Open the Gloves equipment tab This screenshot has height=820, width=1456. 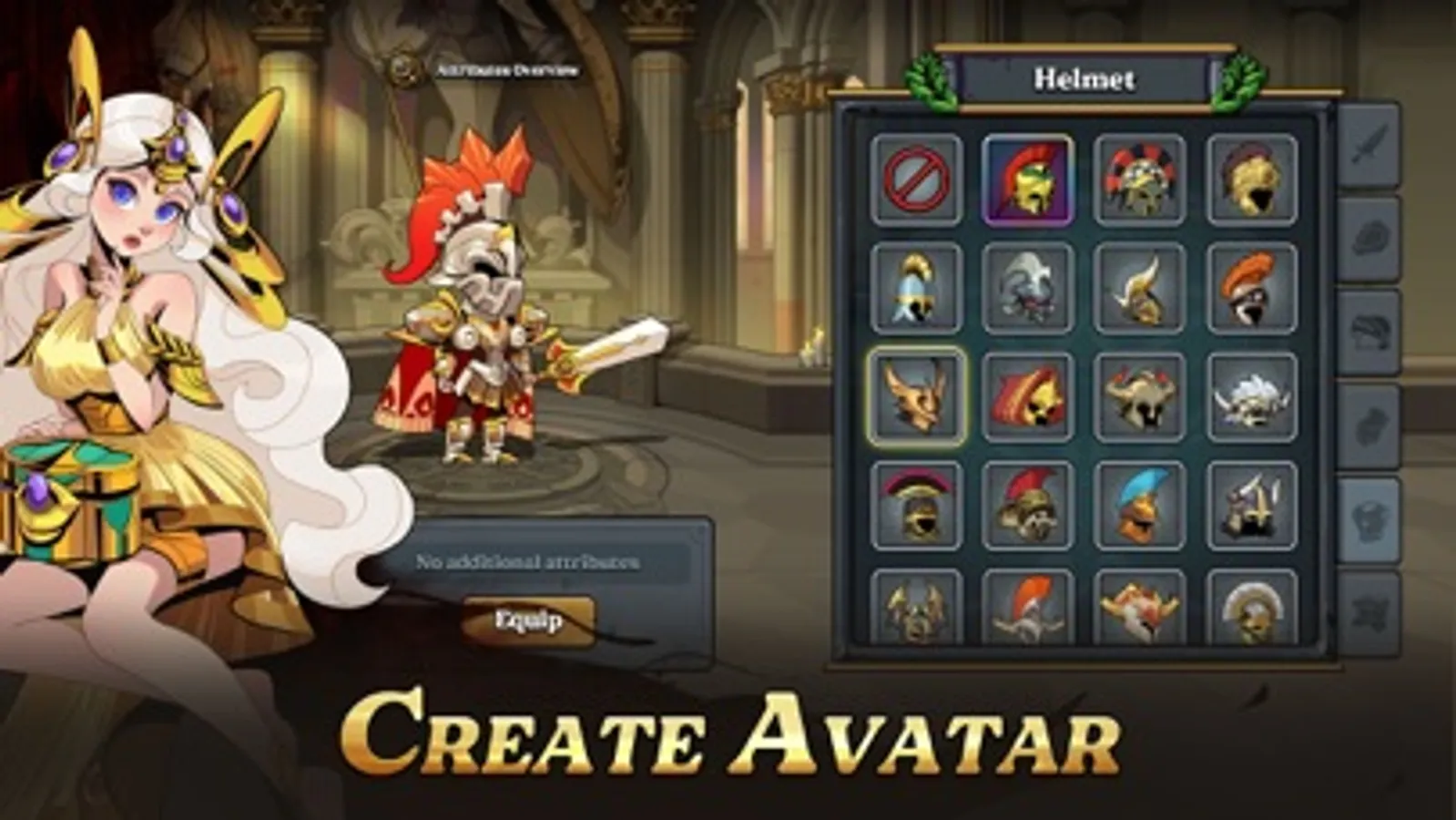(1375, 419)
